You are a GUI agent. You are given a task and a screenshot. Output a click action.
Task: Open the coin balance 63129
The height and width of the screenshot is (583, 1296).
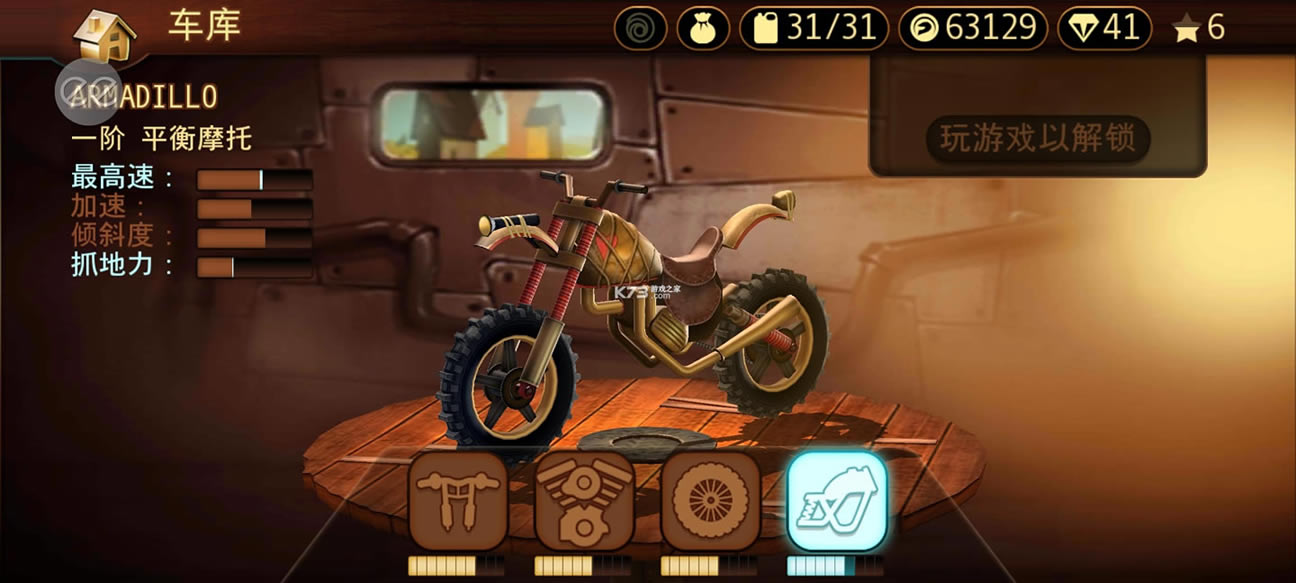click(972, 29)
